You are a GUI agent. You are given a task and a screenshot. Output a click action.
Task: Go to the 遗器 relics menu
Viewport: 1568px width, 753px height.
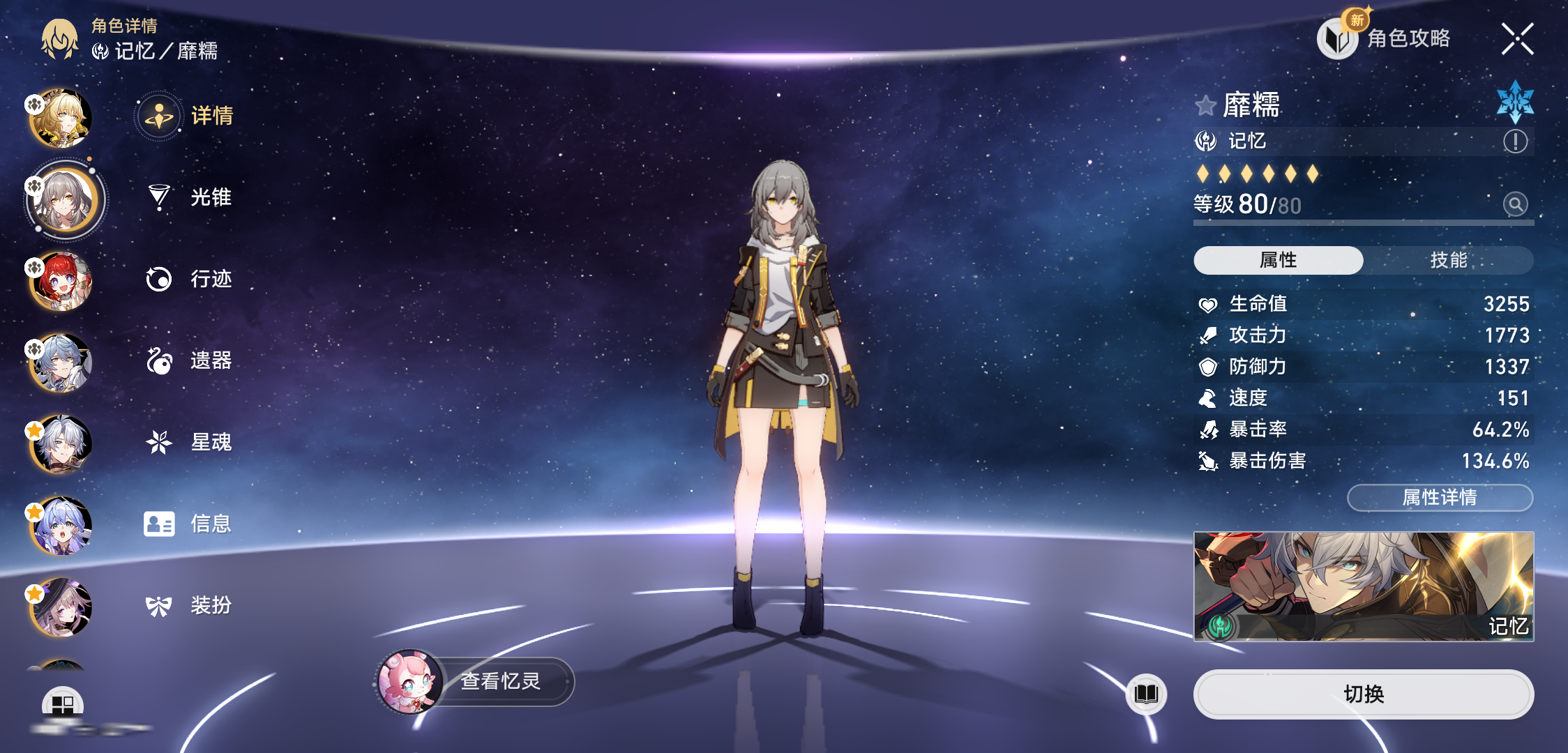(x=190, y=360)
